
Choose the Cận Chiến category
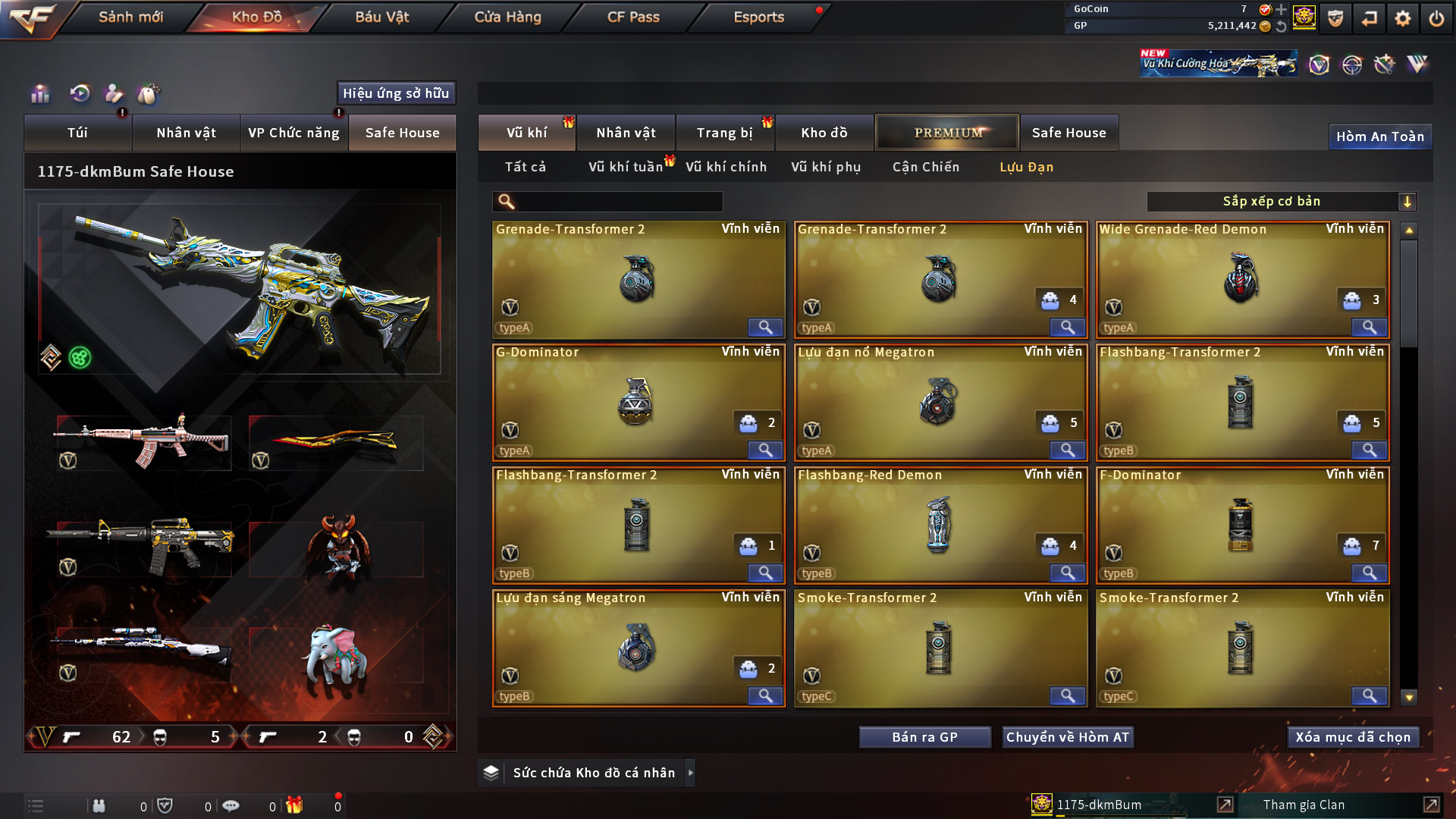coord(925,167)
